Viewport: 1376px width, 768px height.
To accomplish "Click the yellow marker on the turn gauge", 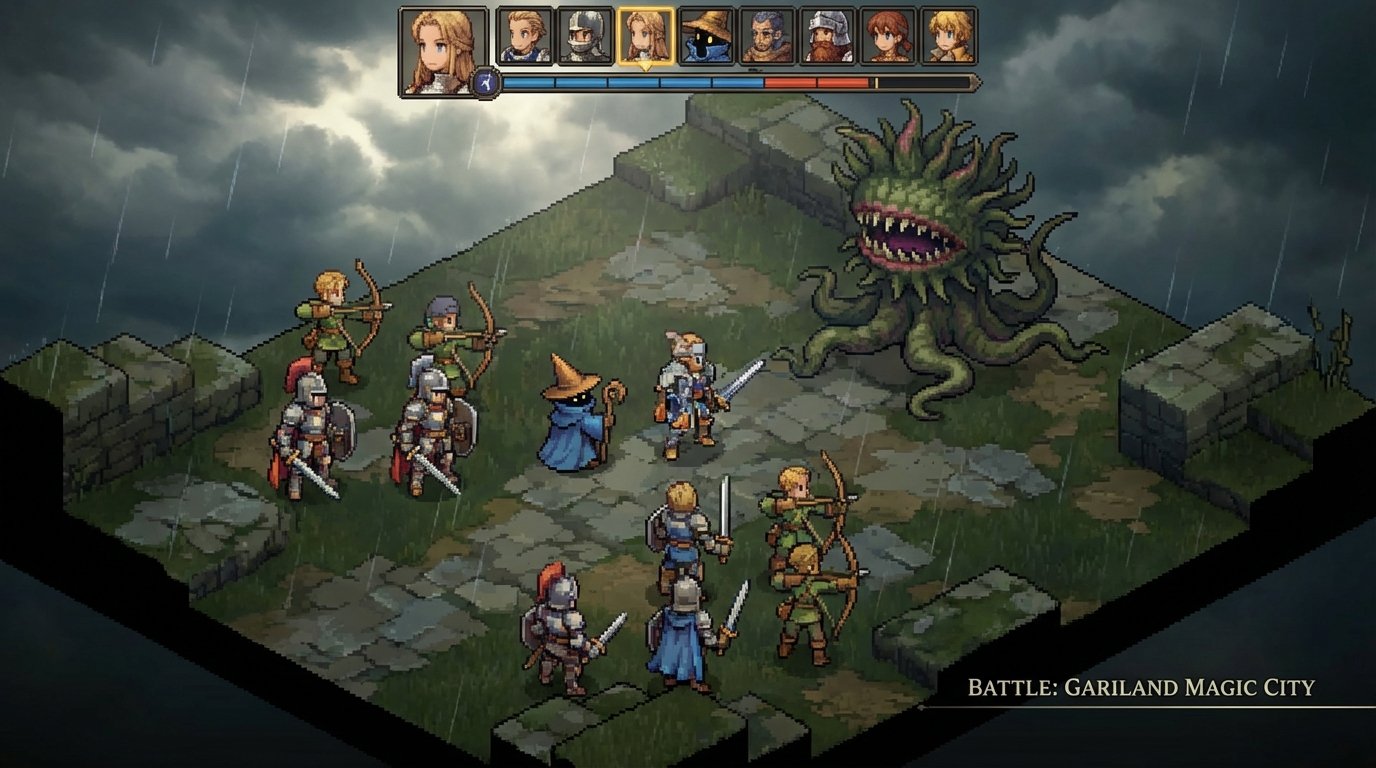I will pyautogui.click(x=877, y=82).
